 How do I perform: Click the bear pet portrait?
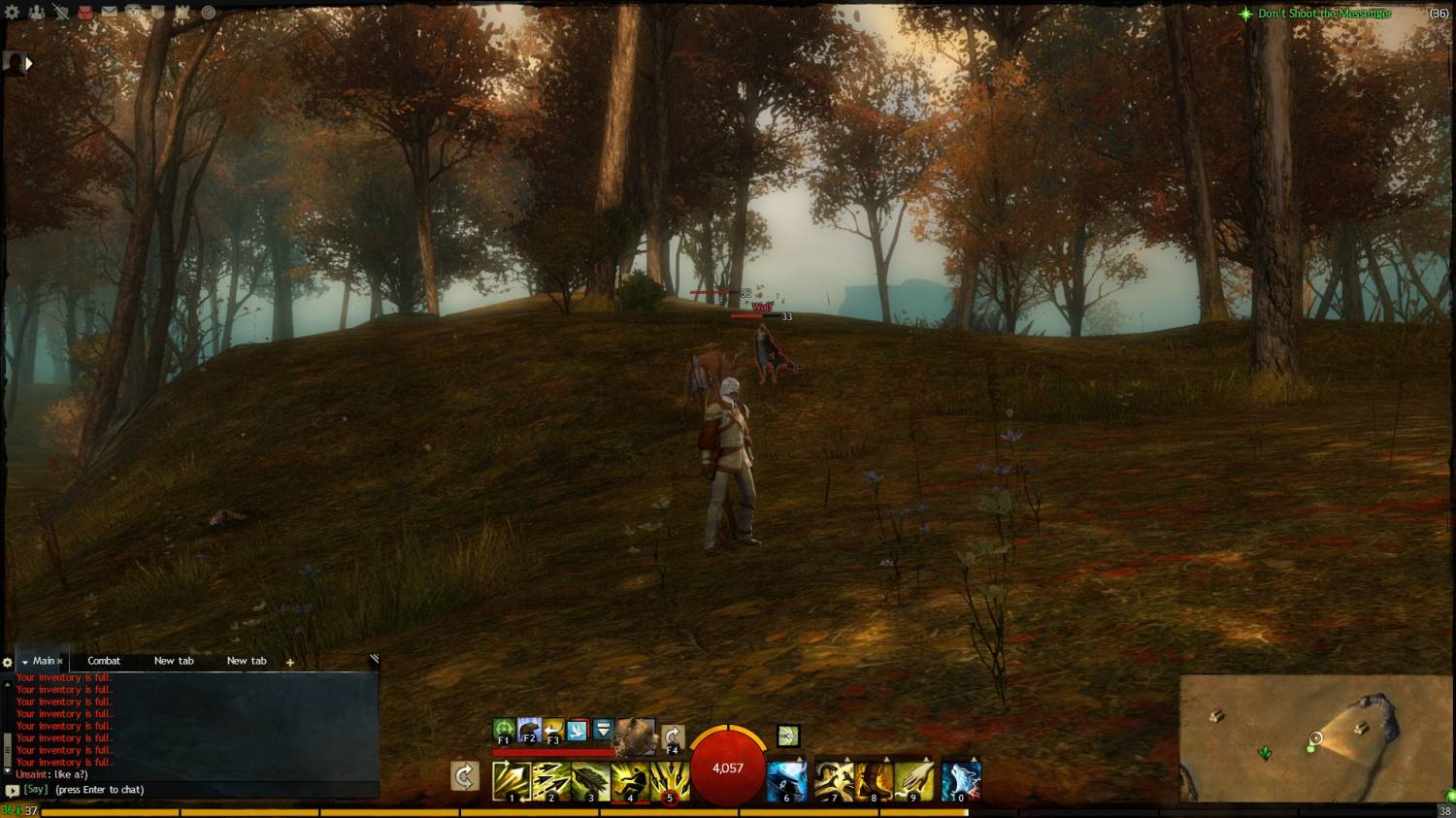pyautogui.click(x=636, y=736)
